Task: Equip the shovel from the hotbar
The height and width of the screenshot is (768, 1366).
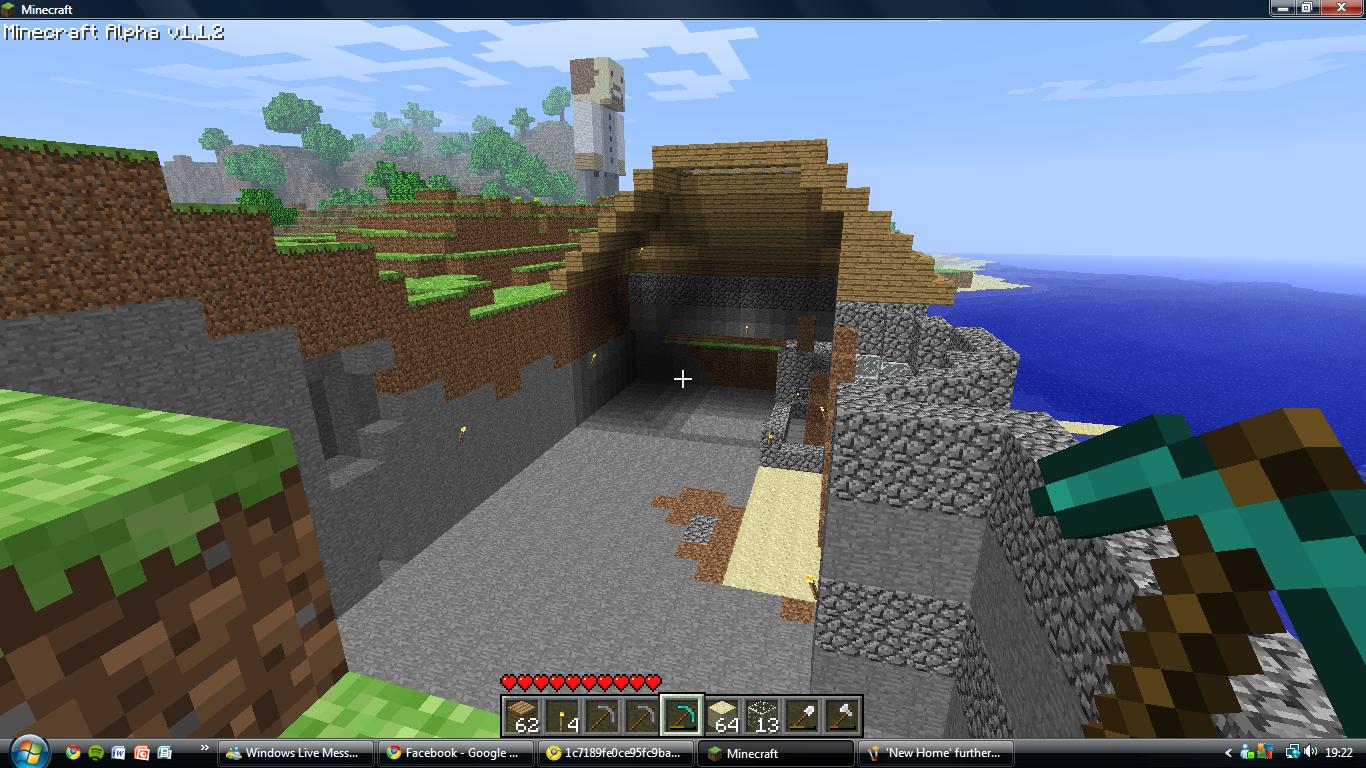Action: coord(802,715)
